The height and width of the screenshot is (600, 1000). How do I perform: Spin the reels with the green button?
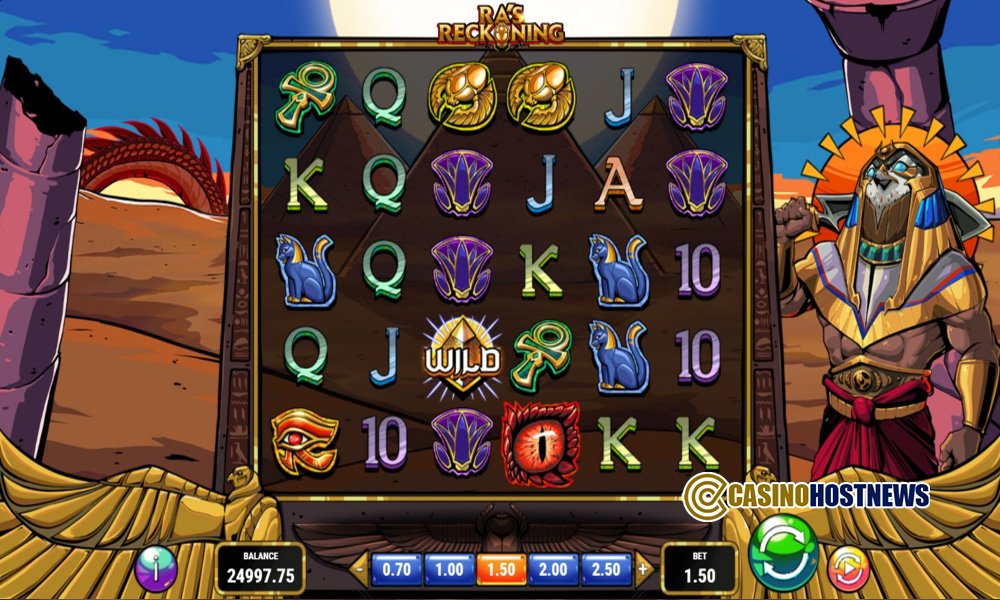(x=784, y=552)
